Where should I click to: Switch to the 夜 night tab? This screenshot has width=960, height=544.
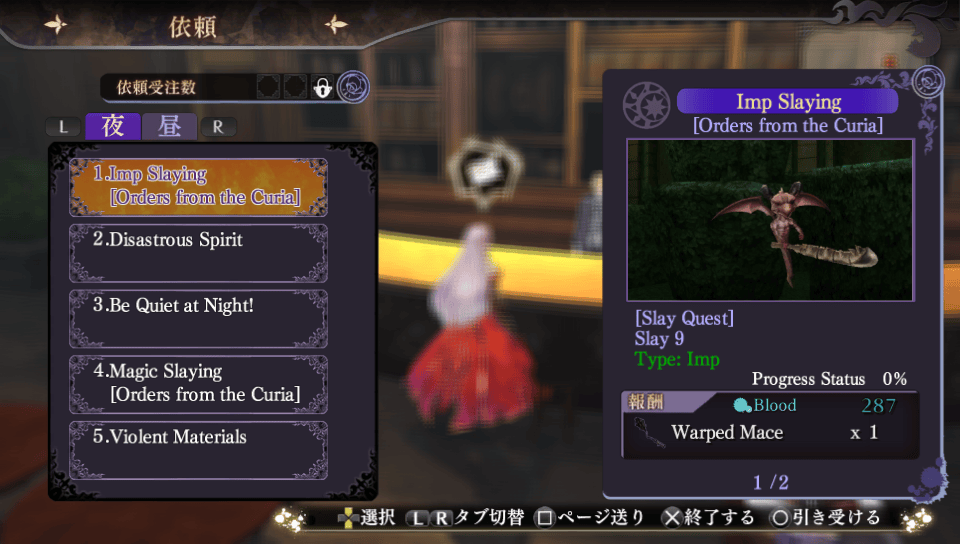[x=113, y=127]
